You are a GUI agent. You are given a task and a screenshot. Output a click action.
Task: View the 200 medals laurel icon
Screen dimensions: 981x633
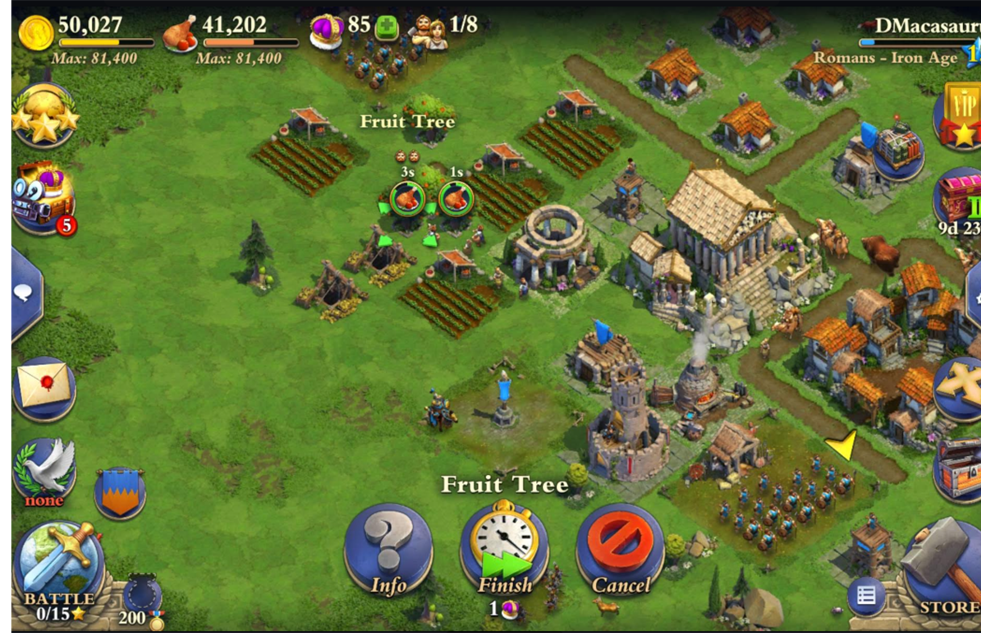point(141,597)
